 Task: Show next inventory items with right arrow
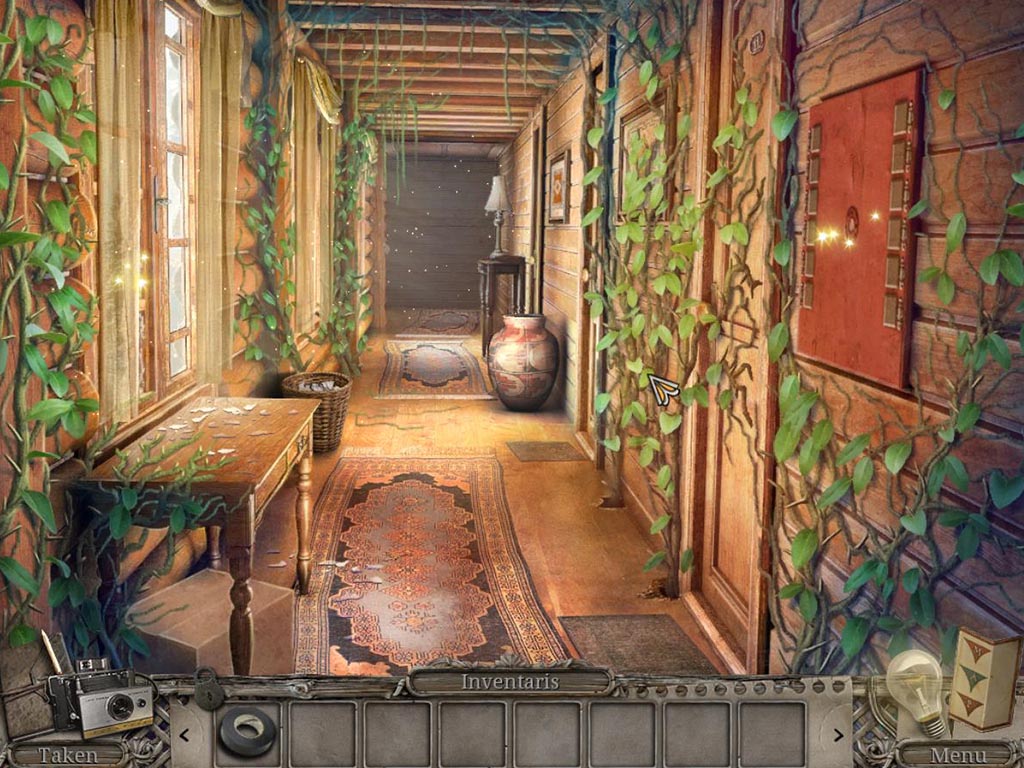point(836,735)
